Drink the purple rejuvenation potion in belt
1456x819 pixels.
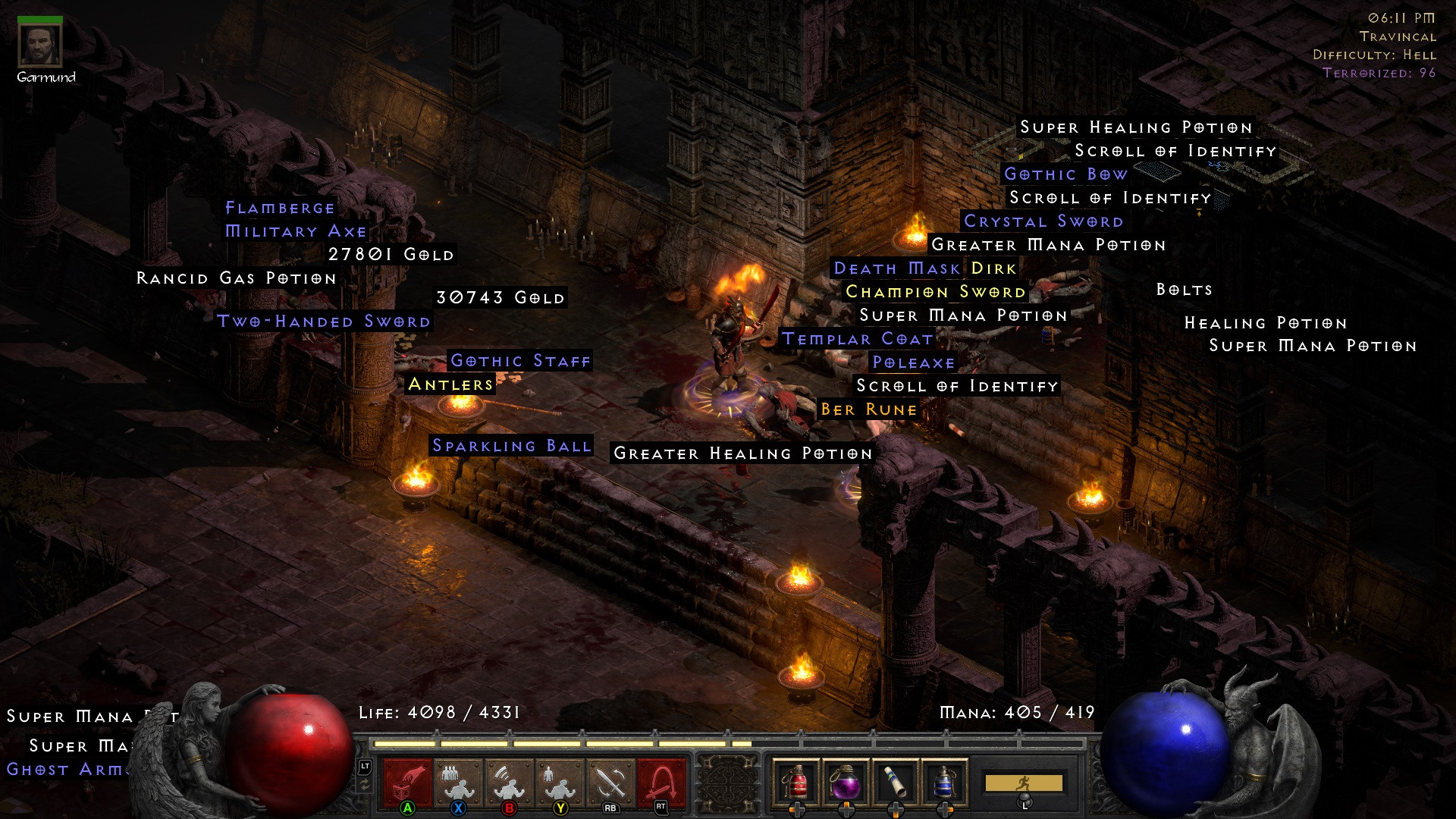(x=846, y=781)
